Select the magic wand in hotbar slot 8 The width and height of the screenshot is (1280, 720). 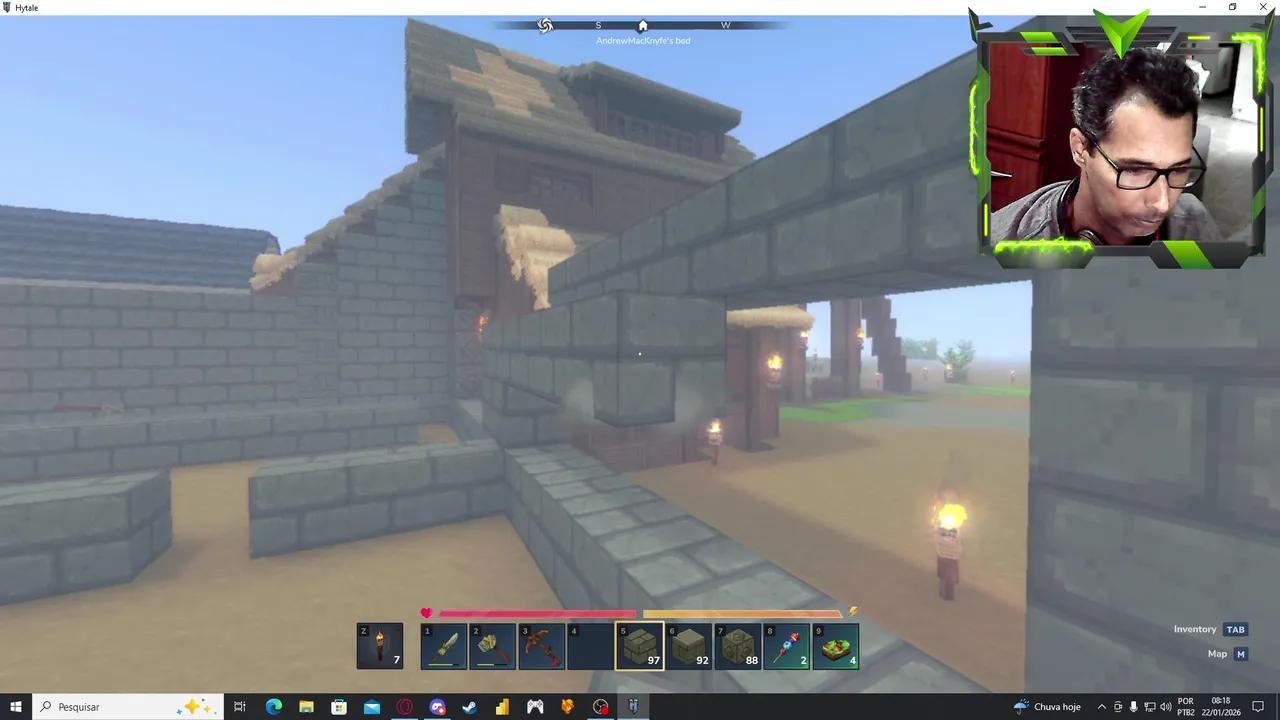(x=787, y=646)
